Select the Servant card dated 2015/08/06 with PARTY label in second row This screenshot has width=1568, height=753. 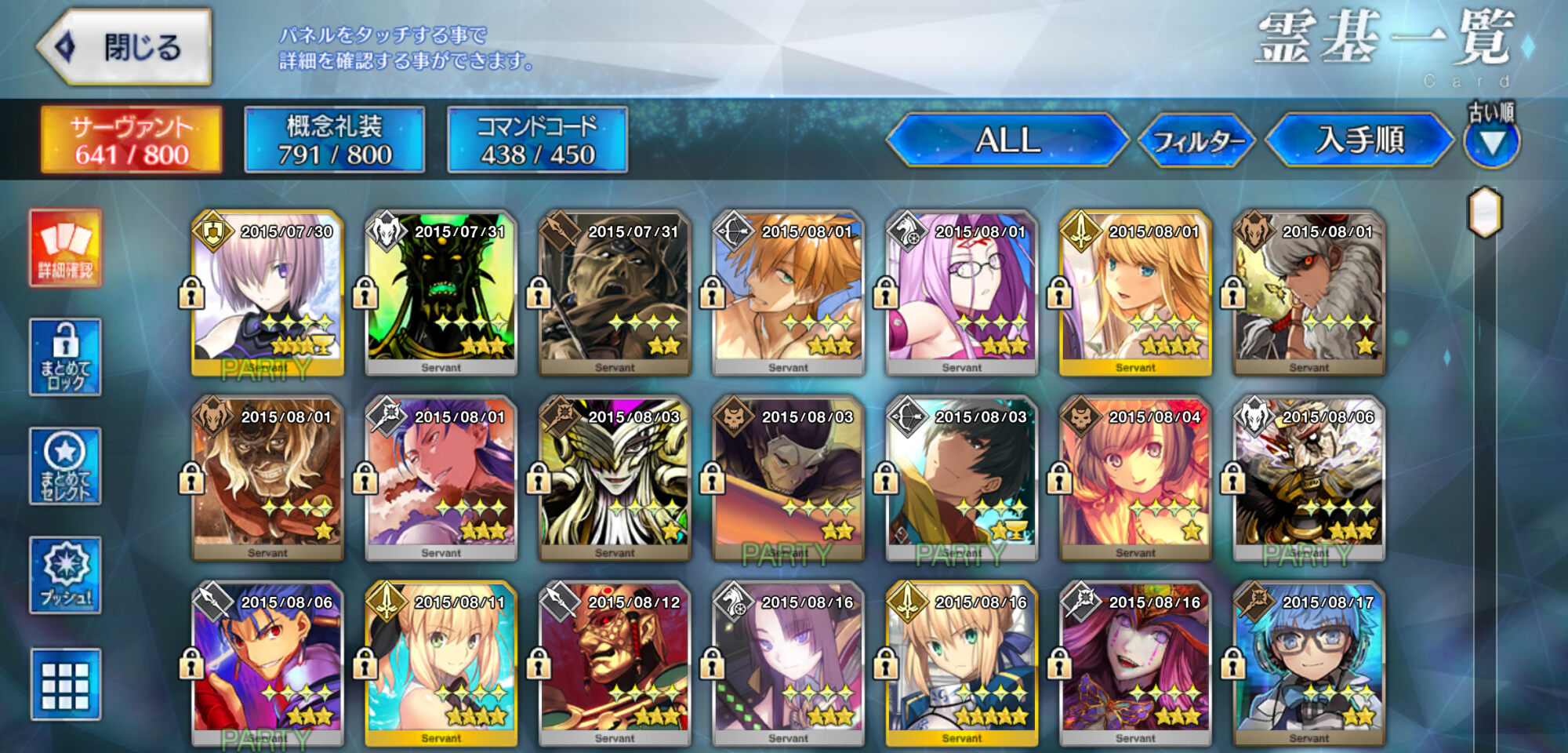click(1309, 477)
